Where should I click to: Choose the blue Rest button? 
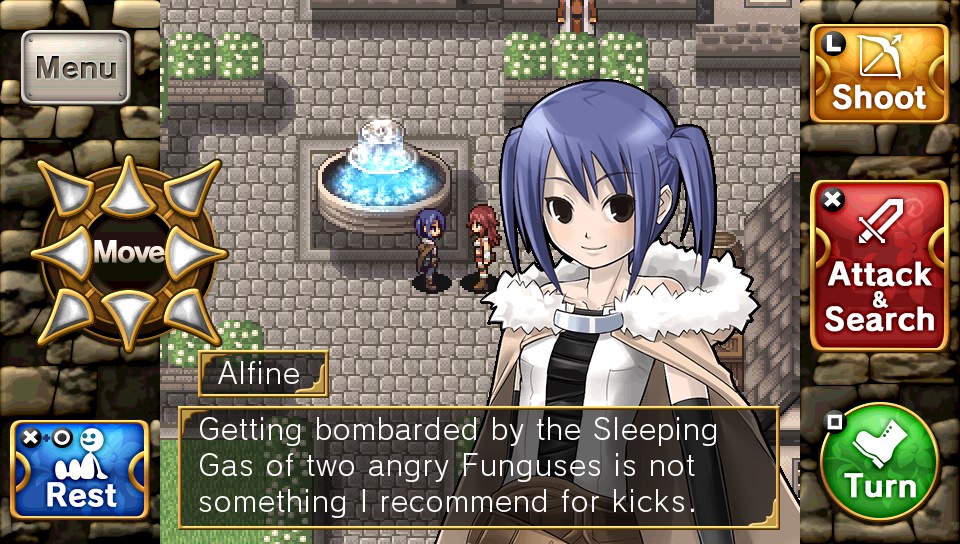click(x=80, y=469)
